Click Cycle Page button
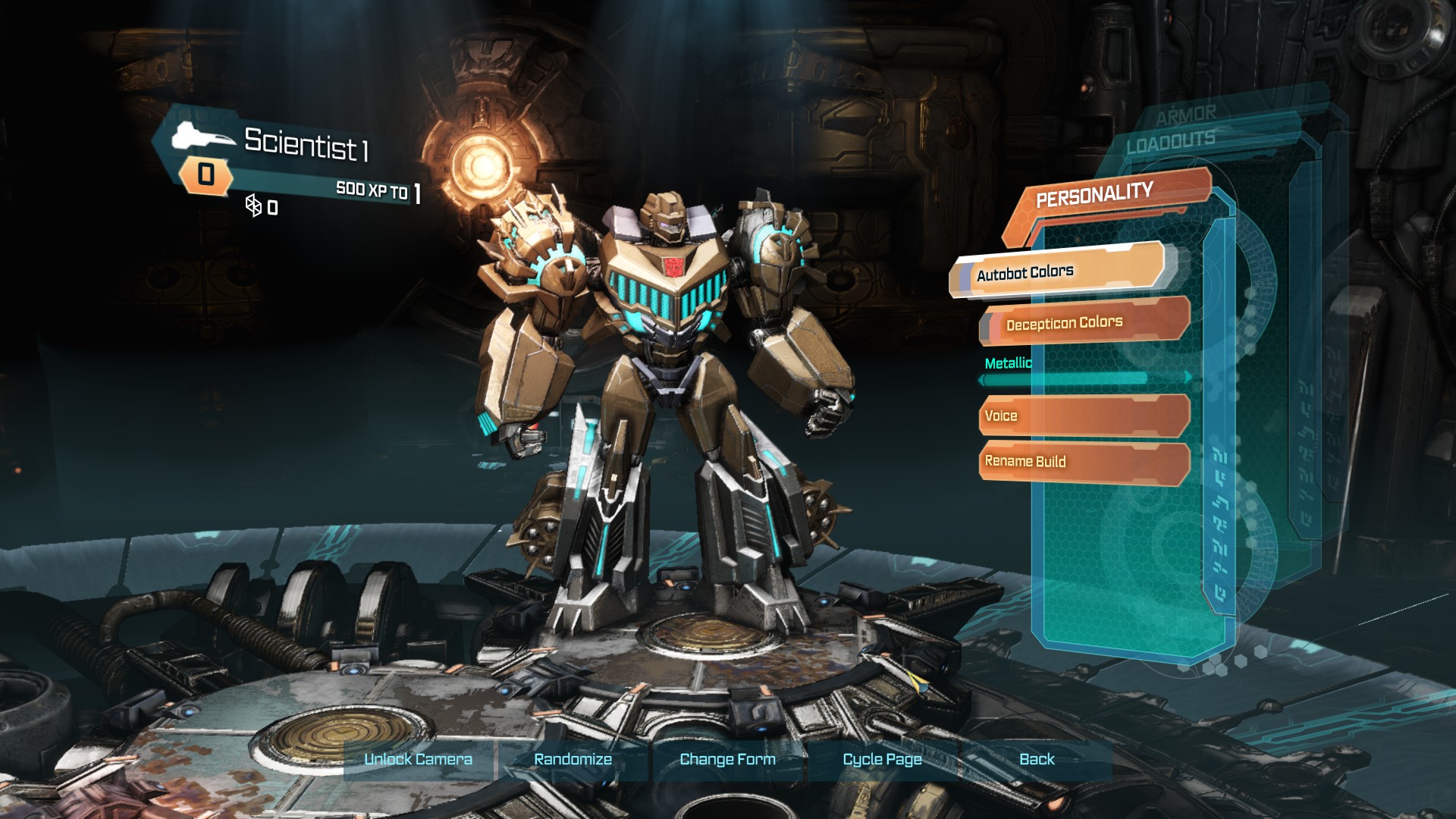 pos(882,759)
